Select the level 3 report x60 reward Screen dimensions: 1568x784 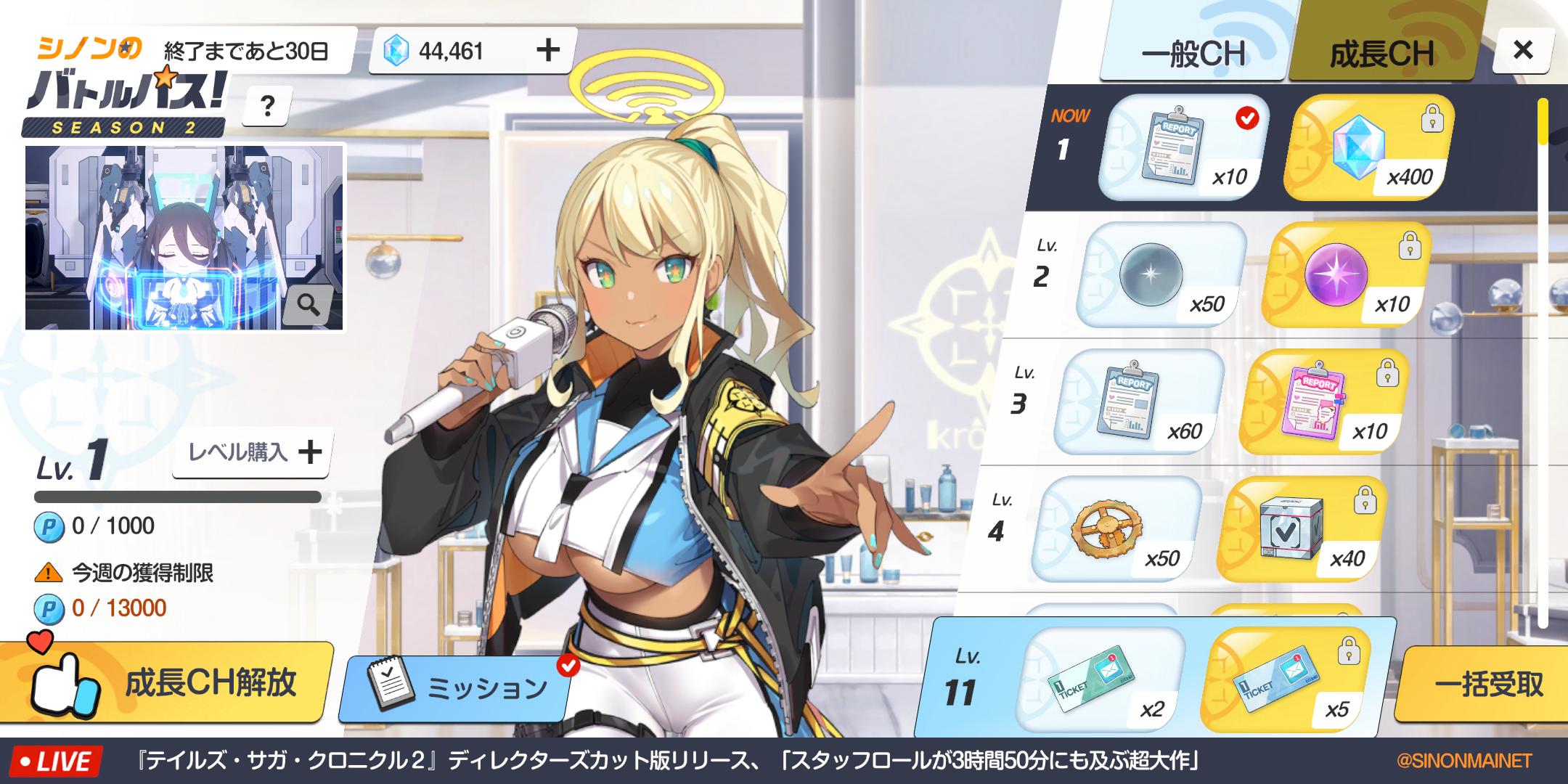(1138, 402)
